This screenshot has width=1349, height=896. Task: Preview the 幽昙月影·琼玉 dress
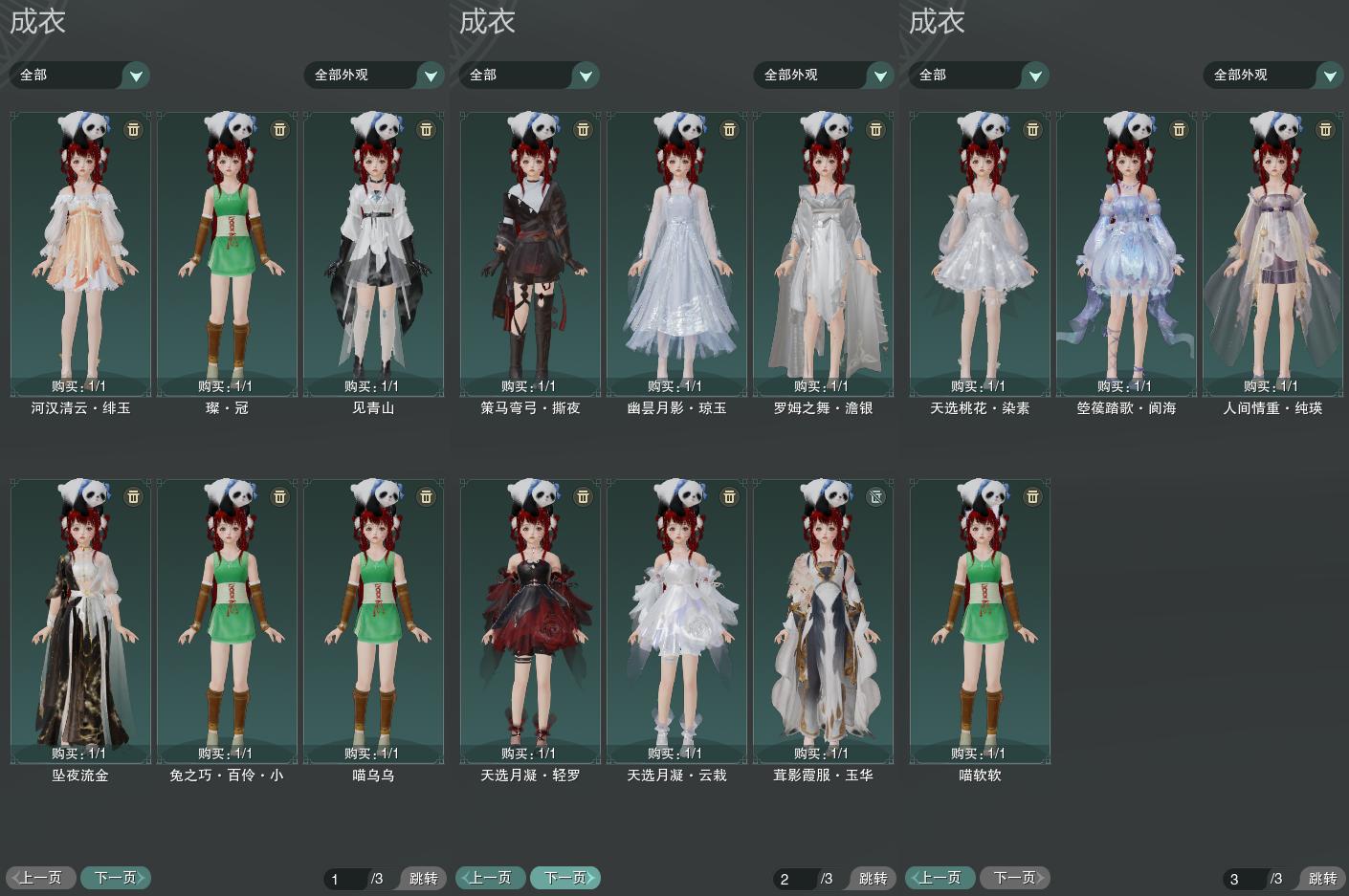(676, 253)
